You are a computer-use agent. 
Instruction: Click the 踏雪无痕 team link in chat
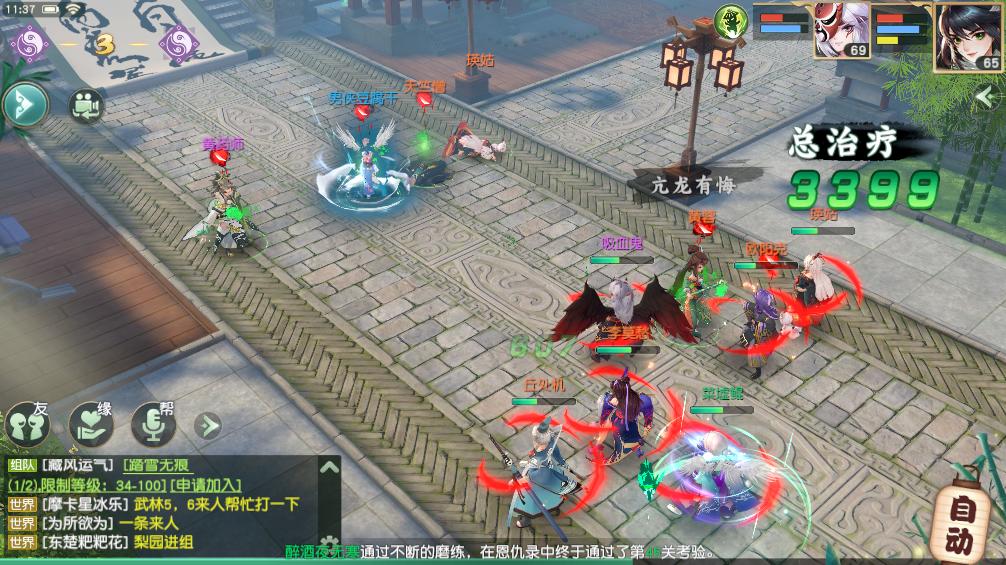(156, 465)
